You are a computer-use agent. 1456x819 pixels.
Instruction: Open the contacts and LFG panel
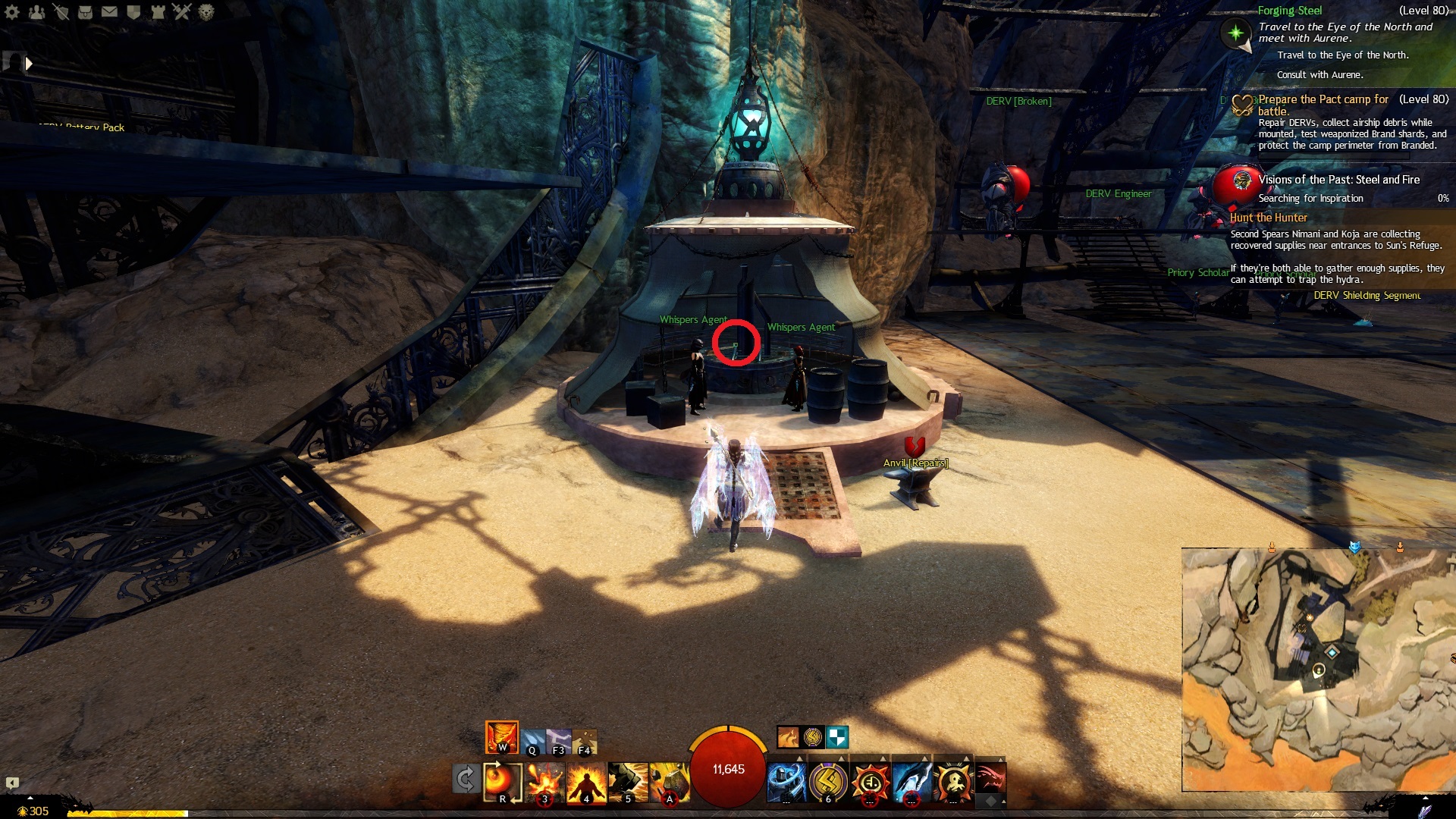coord(36,12)
